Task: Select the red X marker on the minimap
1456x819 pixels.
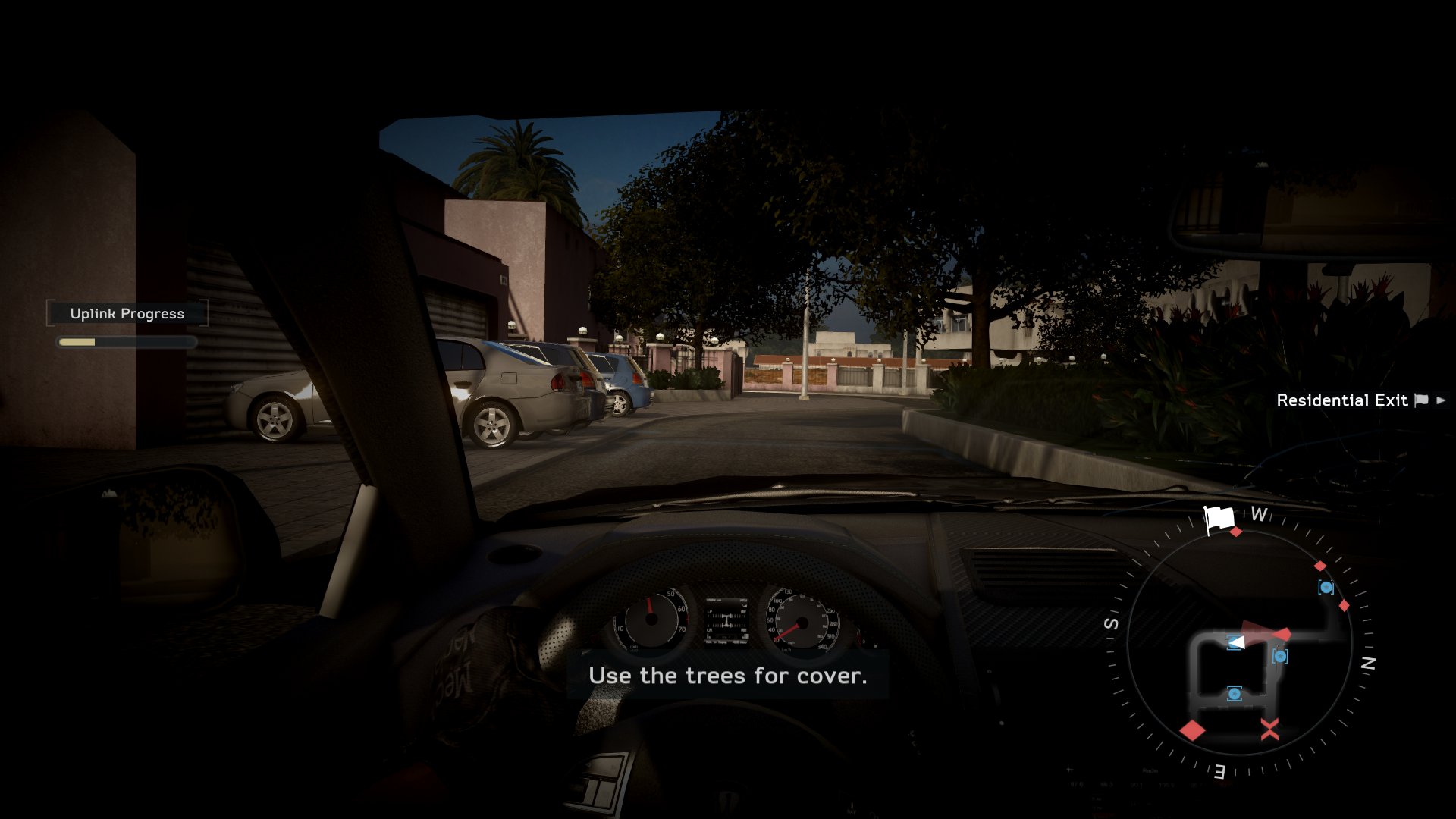Action: click(1269, 730)
